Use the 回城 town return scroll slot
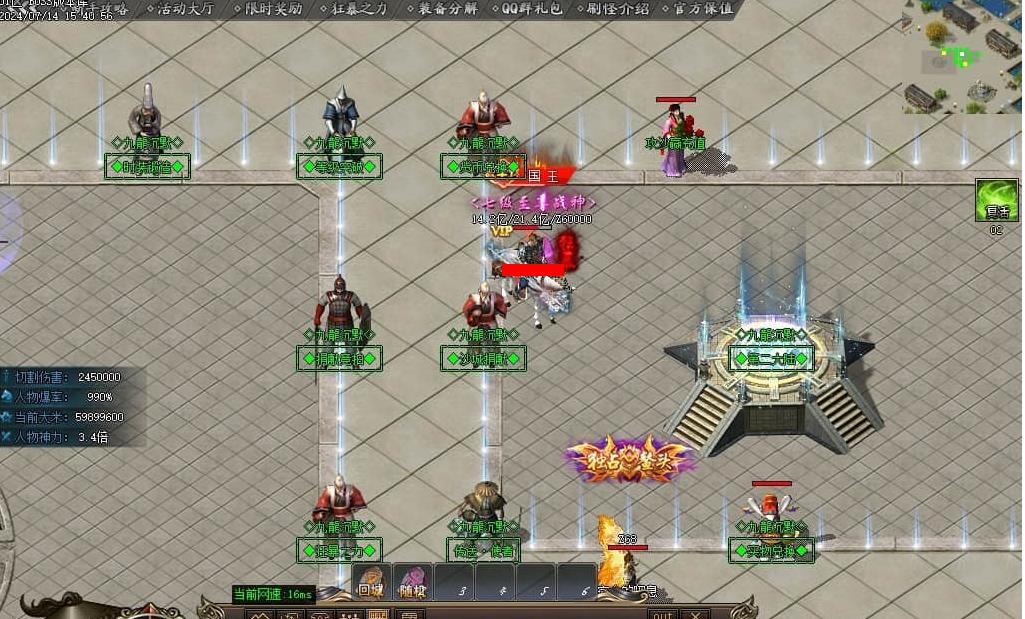The width and height of the screenshot is (1025, 619). pyautogui.click(x=372, y=582)
